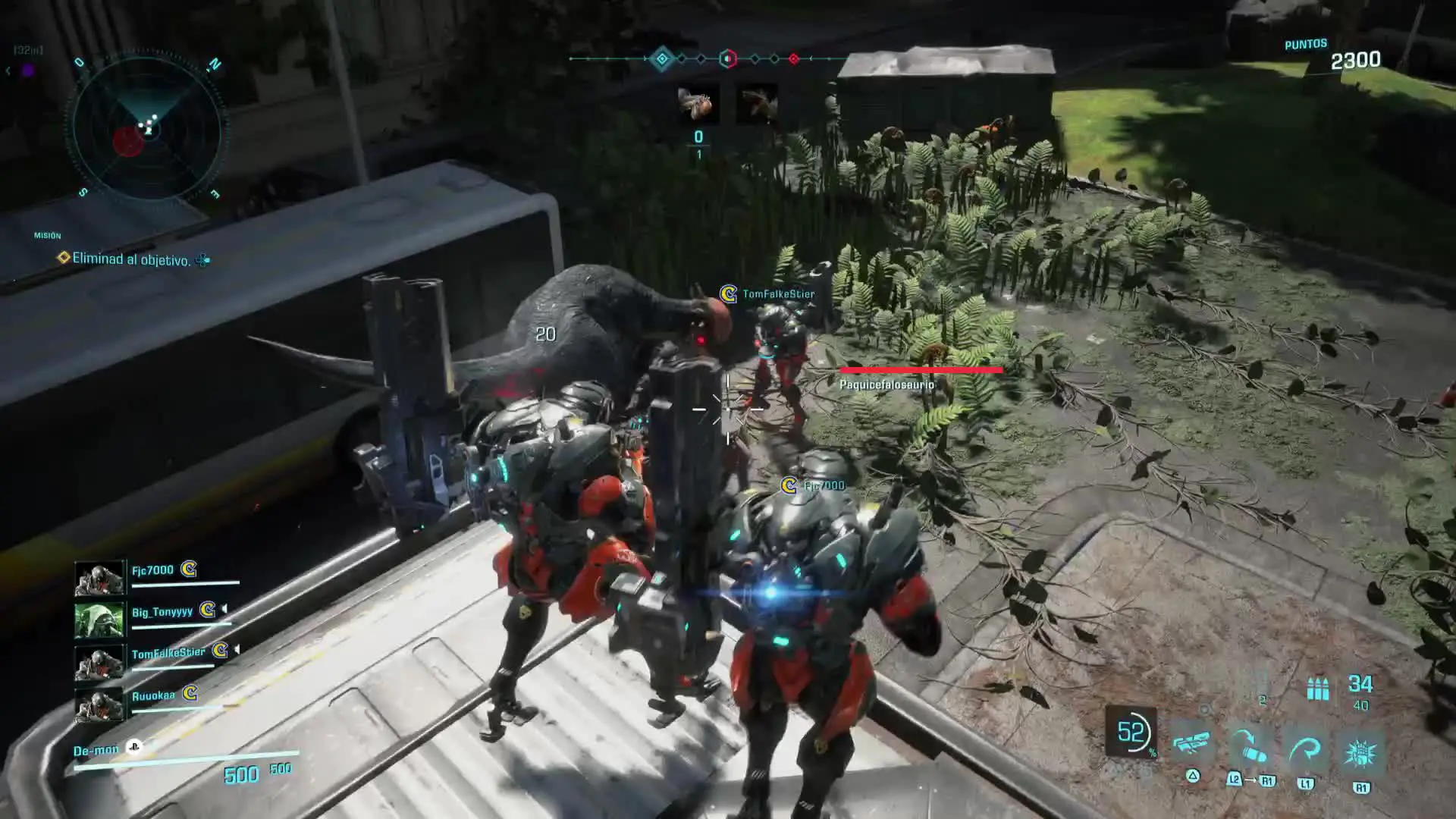This screenshot has height=819, width=1456.
Task: Trigger the curved-arrow dodge ability
Action: [x=1305, y=751]
